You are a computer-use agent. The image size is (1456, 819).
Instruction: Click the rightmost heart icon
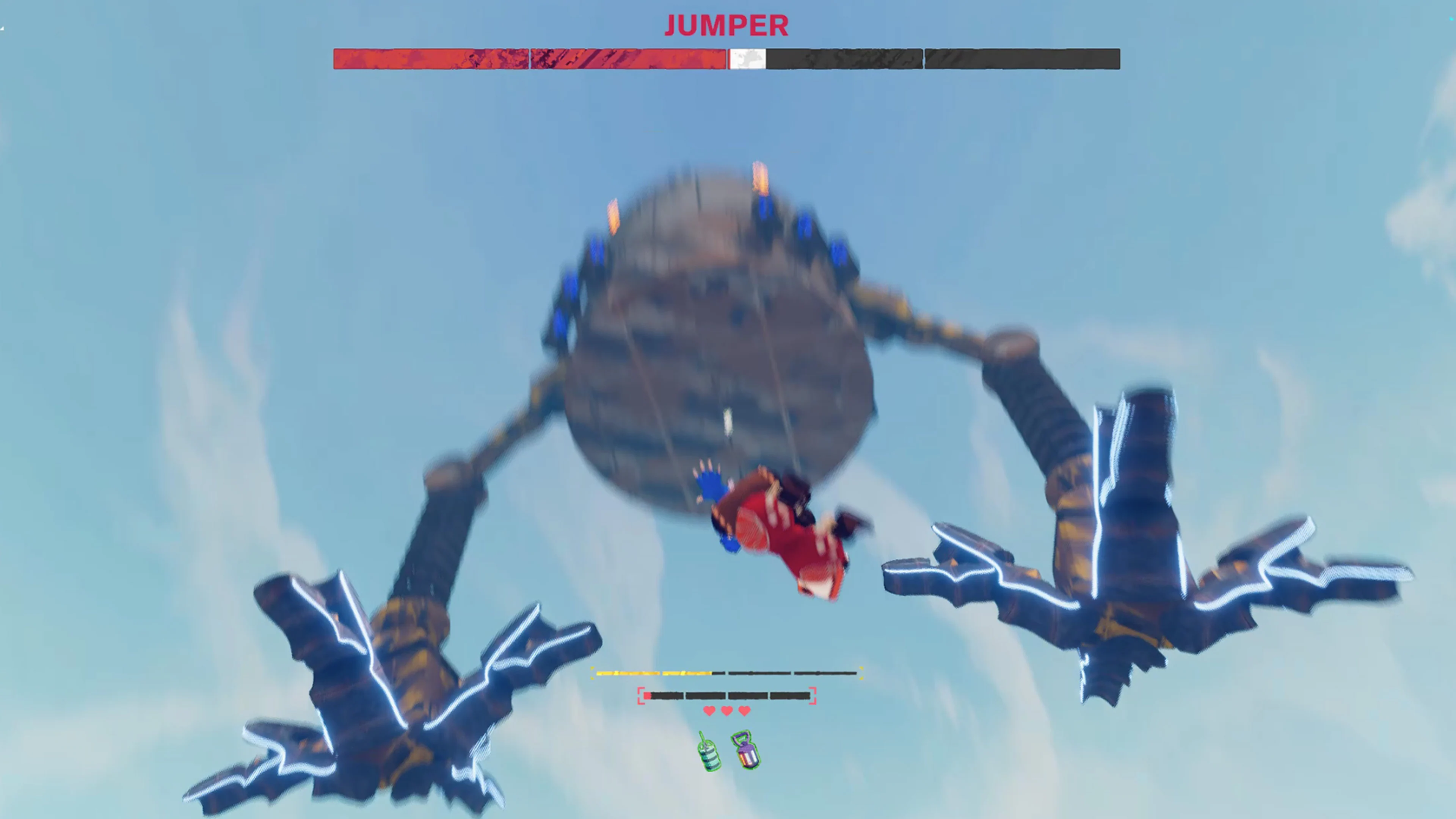click(744, 711)
